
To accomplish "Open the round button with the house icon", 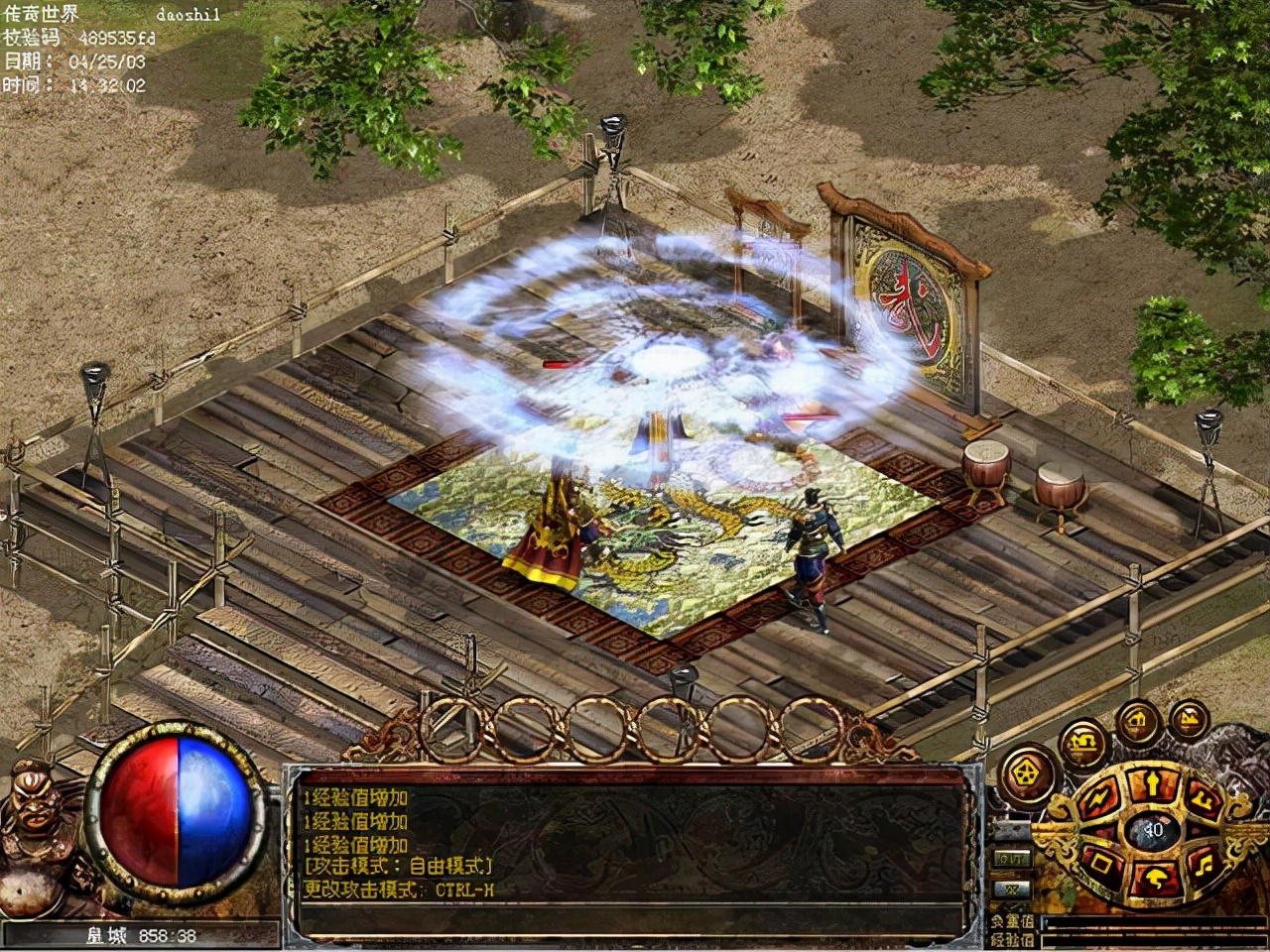I will (x=1137, y=723).
